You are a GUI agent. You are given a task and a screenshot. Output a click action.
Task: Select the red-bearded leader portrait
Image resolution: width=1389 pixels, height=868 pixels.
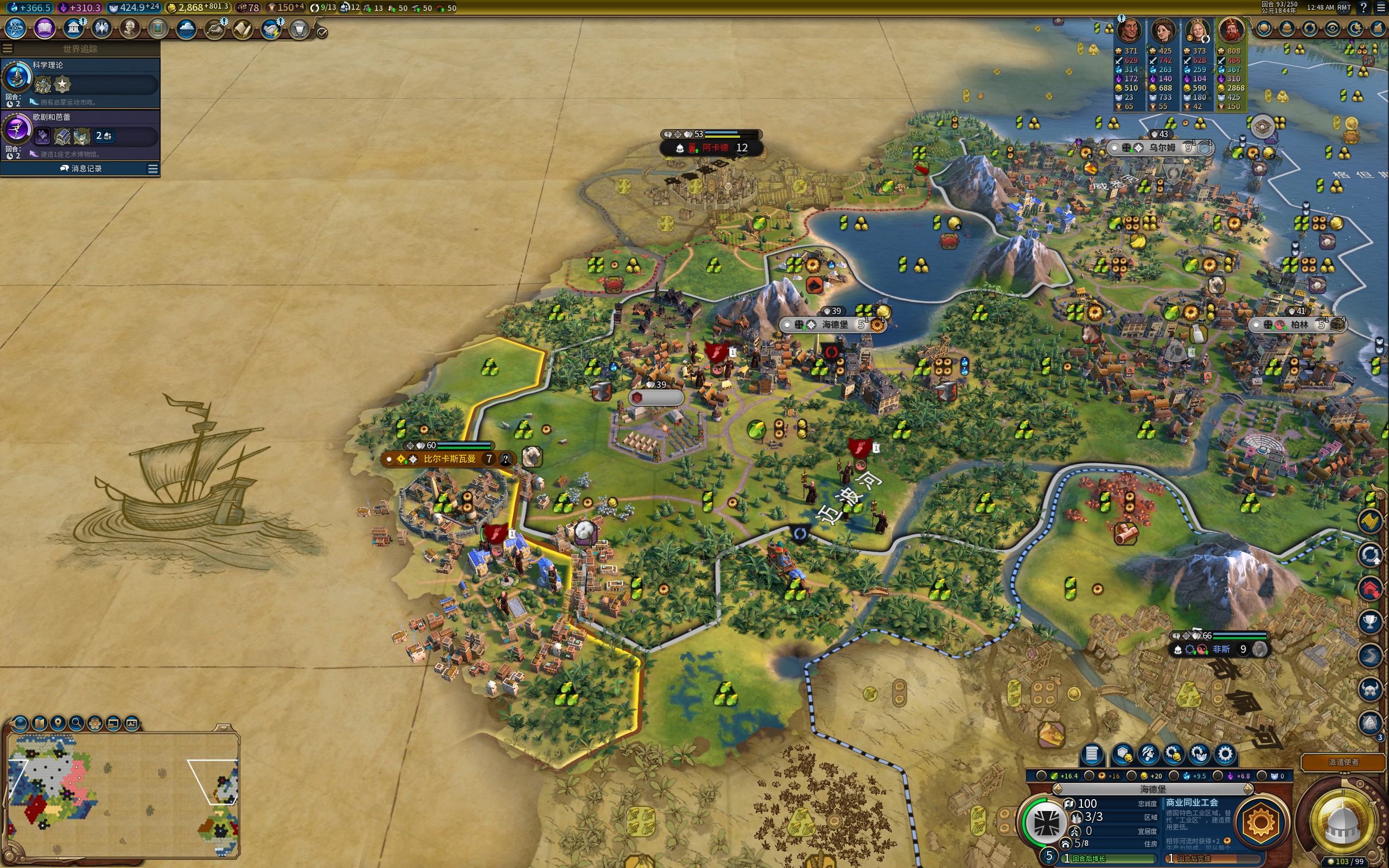click(x=1231, y=31)
